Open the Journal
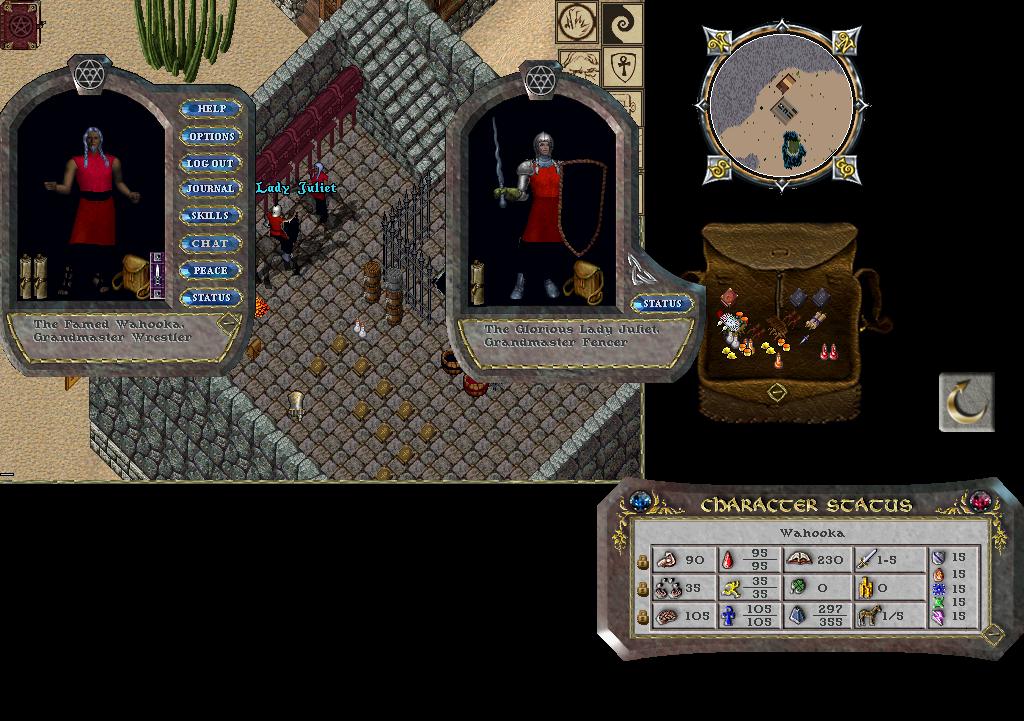Image resolution: width=1024 pixels, height=721 pixels. pos(211,189)
